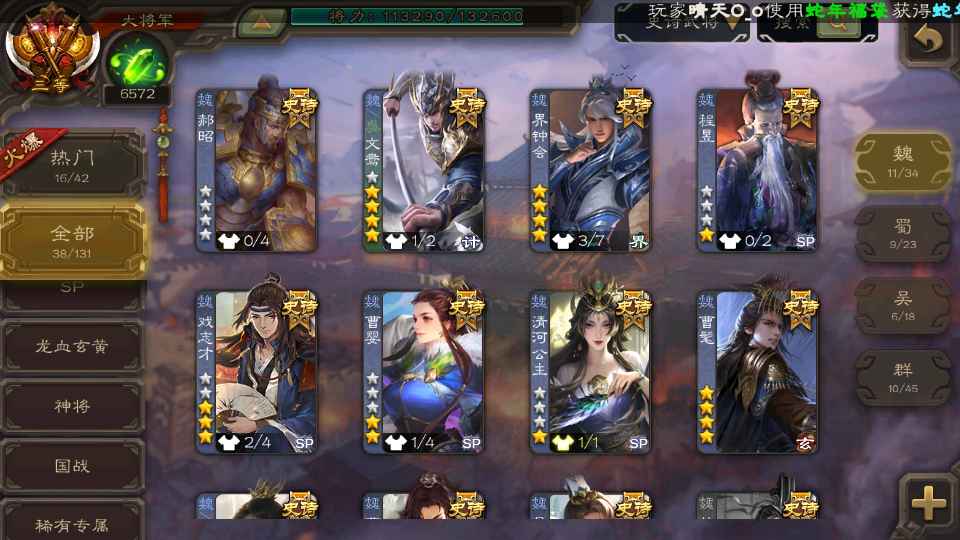Filter generals by 吴 faction
The width and height of the screenshot is (960, 540).
tap(902, 305)
